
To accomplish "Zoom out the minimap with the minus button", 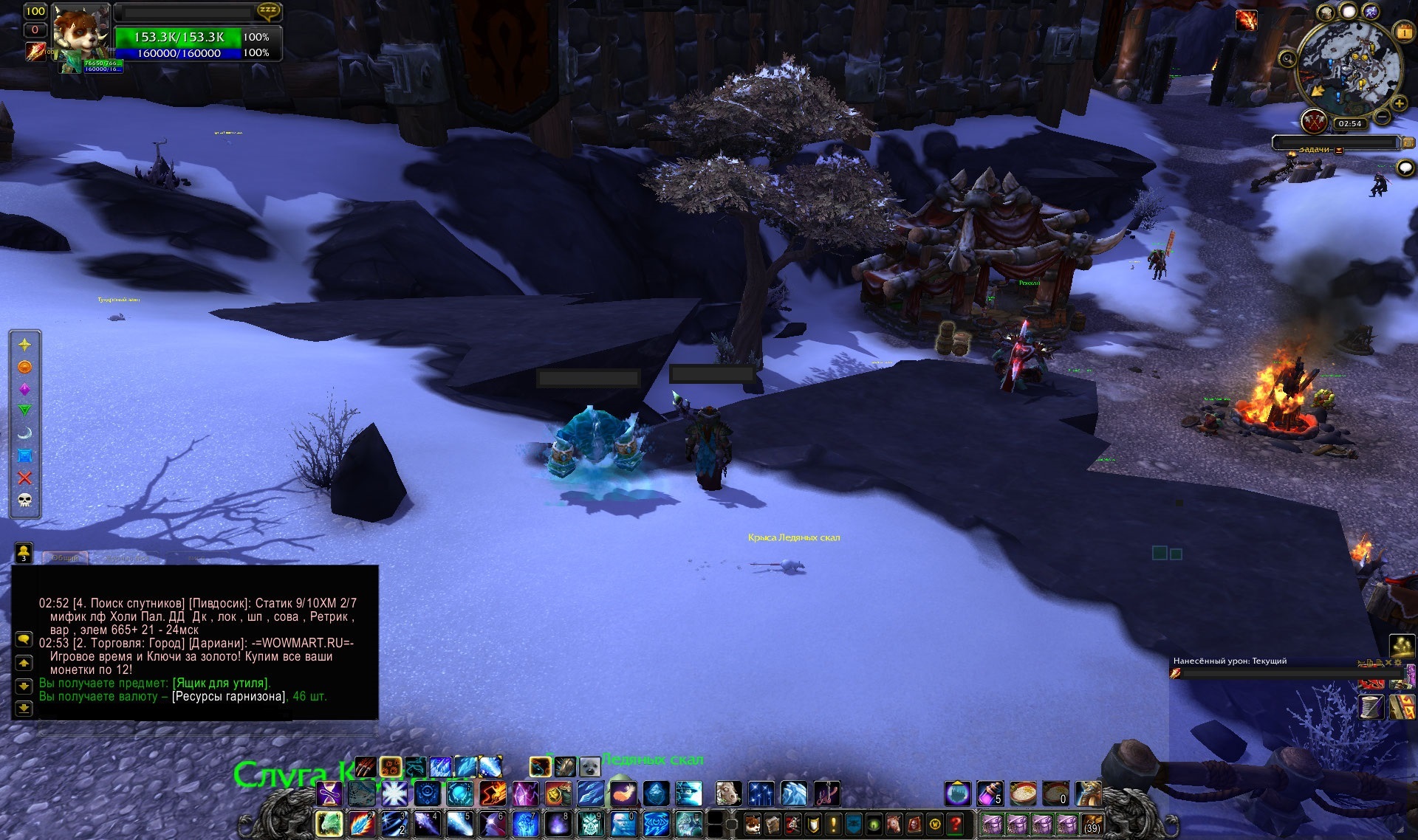I will pyautogui.click(x=1383, y=116).
